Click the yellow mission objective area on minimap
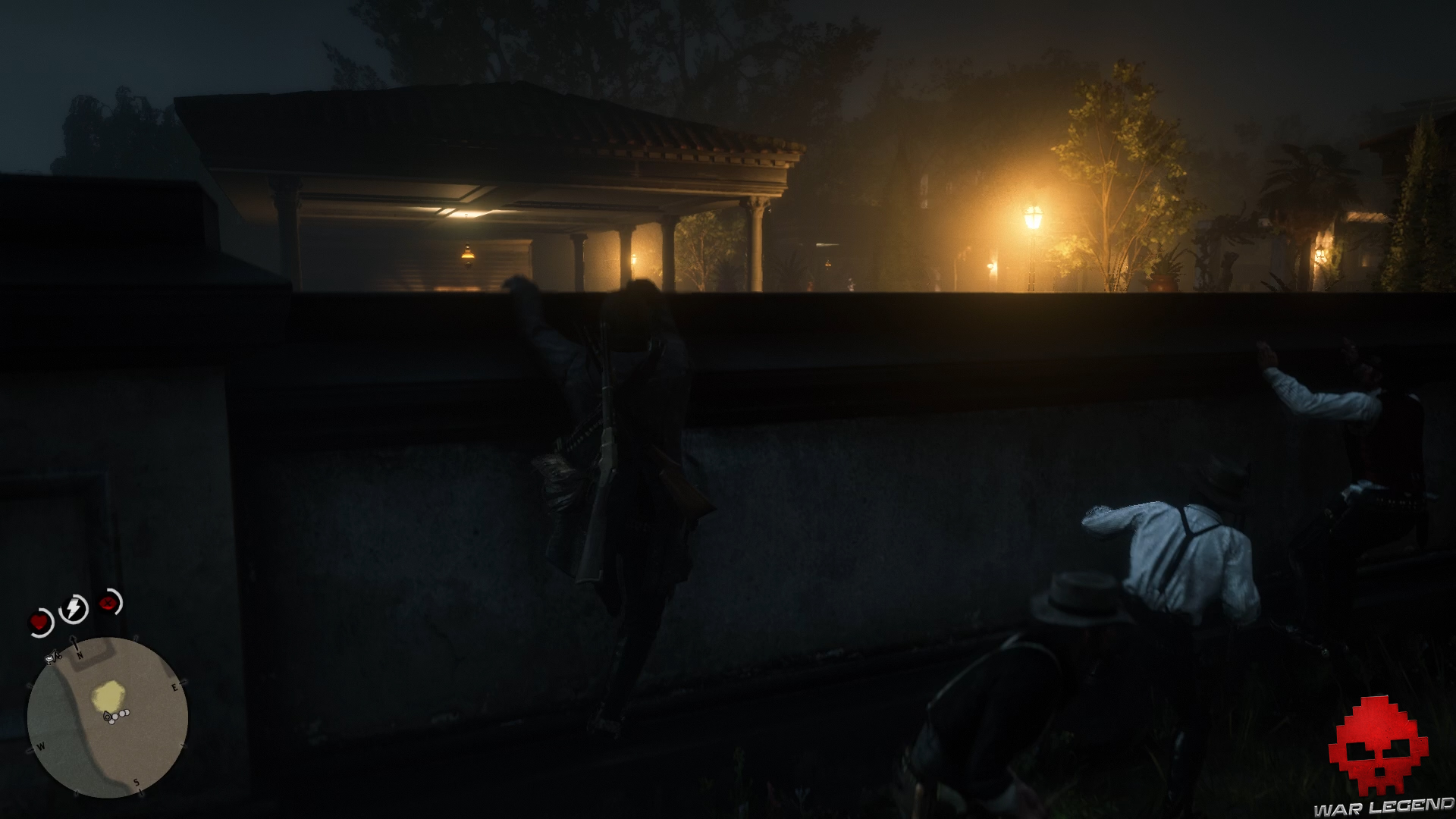Viewport: 1456px width, 819px height. pyautogui.click(x=108, y=696)
